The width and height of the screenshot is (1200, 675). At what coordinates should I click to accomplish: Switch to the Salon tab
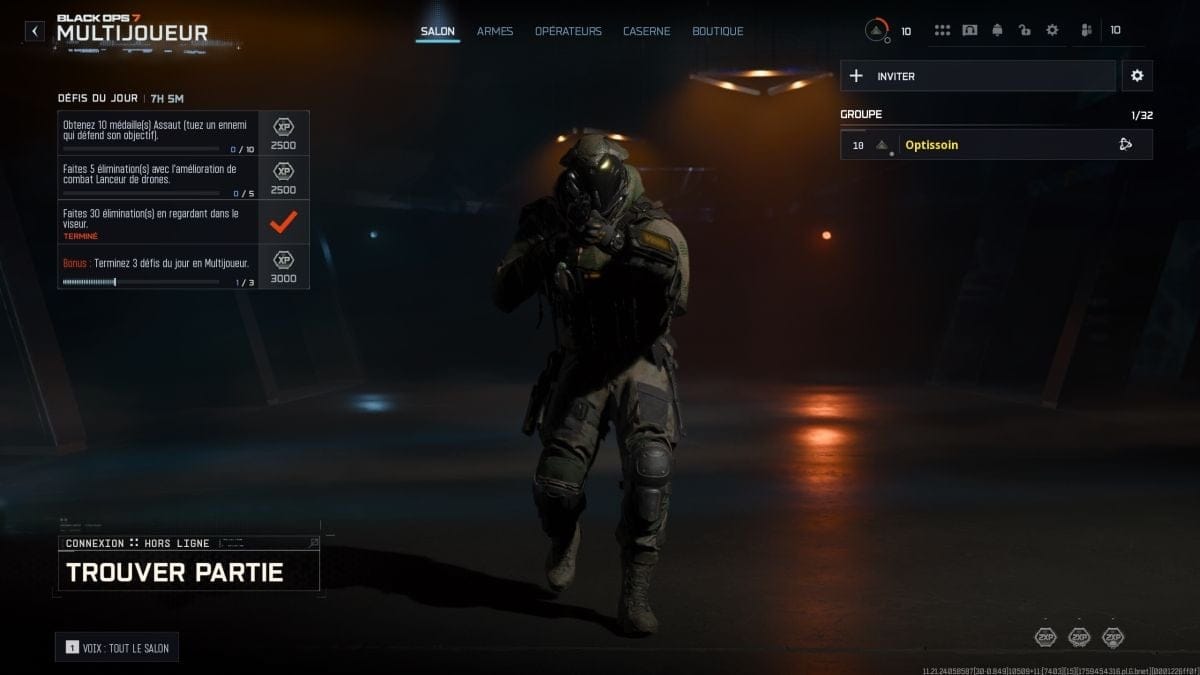tap(437, 31)
